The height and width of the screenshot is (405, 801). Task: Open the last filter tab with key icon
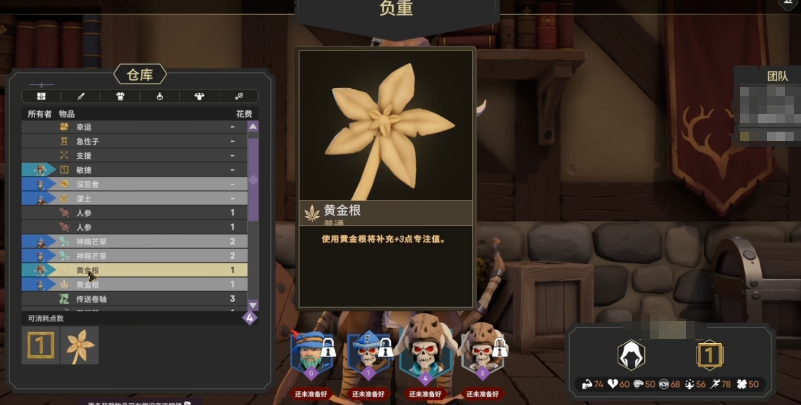[239, 96]
